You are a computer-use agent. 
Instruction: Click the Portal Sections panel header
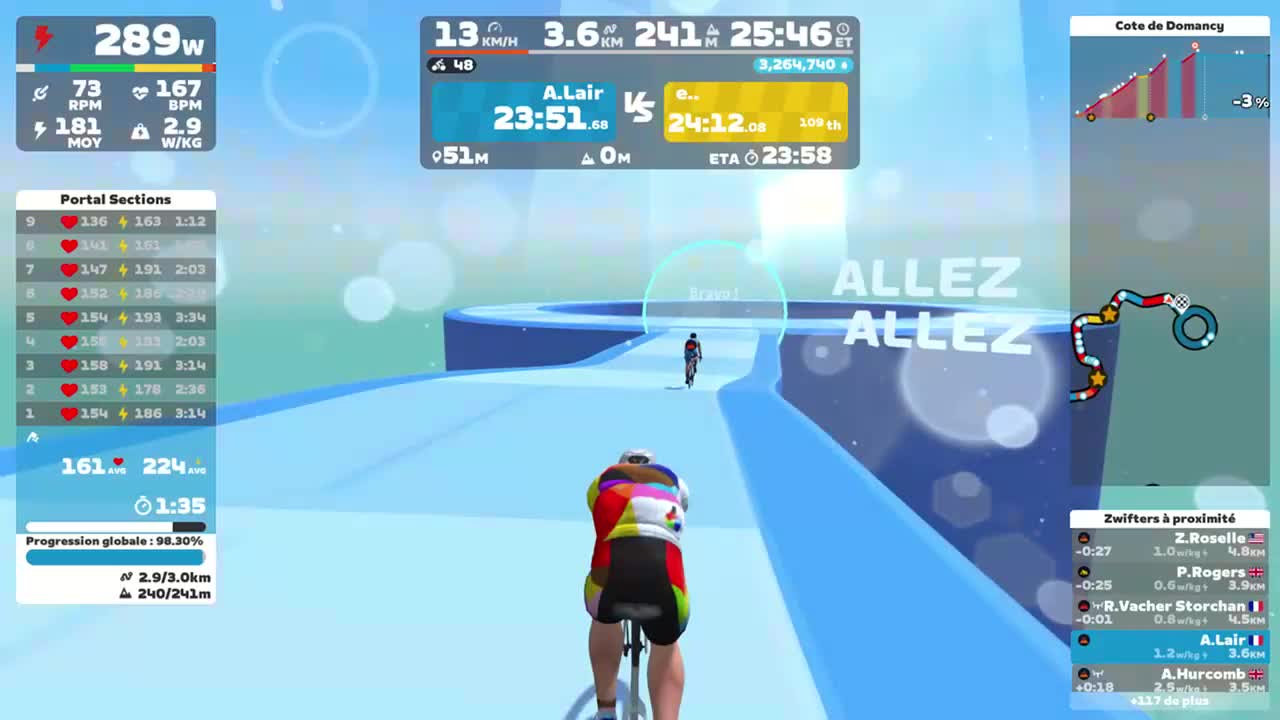click(115, 199)
